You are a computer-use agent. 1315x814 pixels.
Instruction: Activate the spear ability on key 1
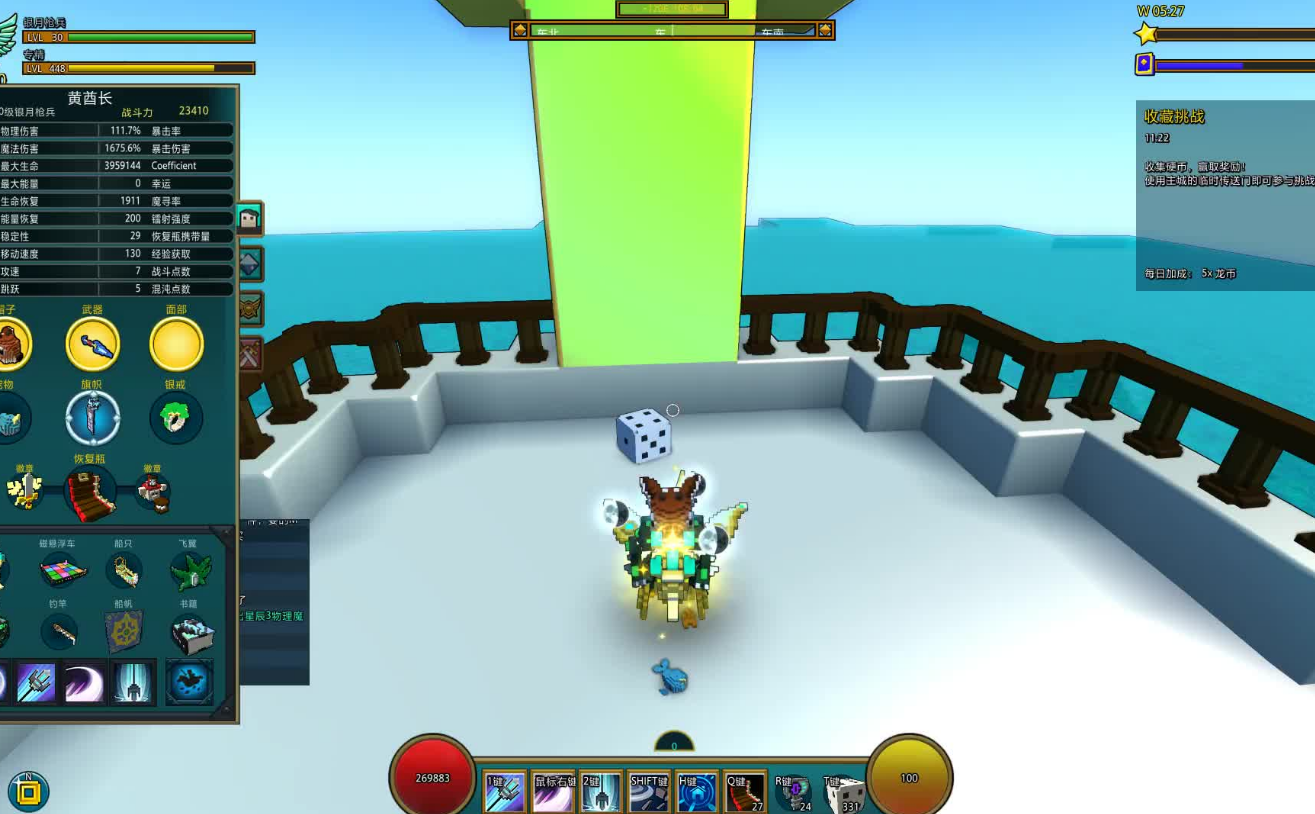504,793
